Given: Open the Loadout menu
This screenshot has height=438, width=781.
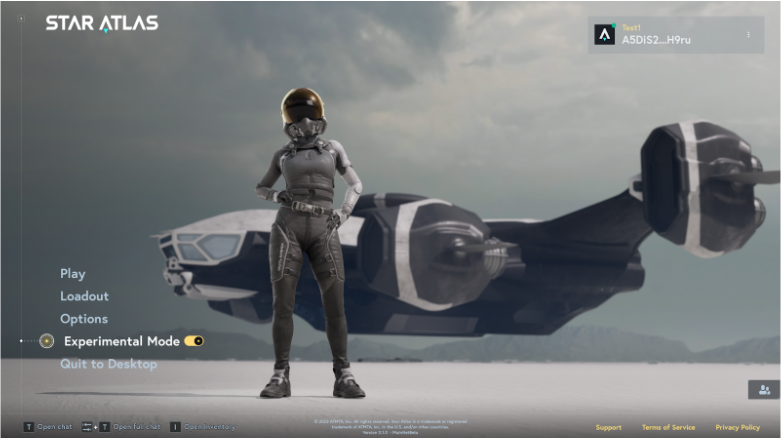Looking at the screenshot, I should pos(84,296).
